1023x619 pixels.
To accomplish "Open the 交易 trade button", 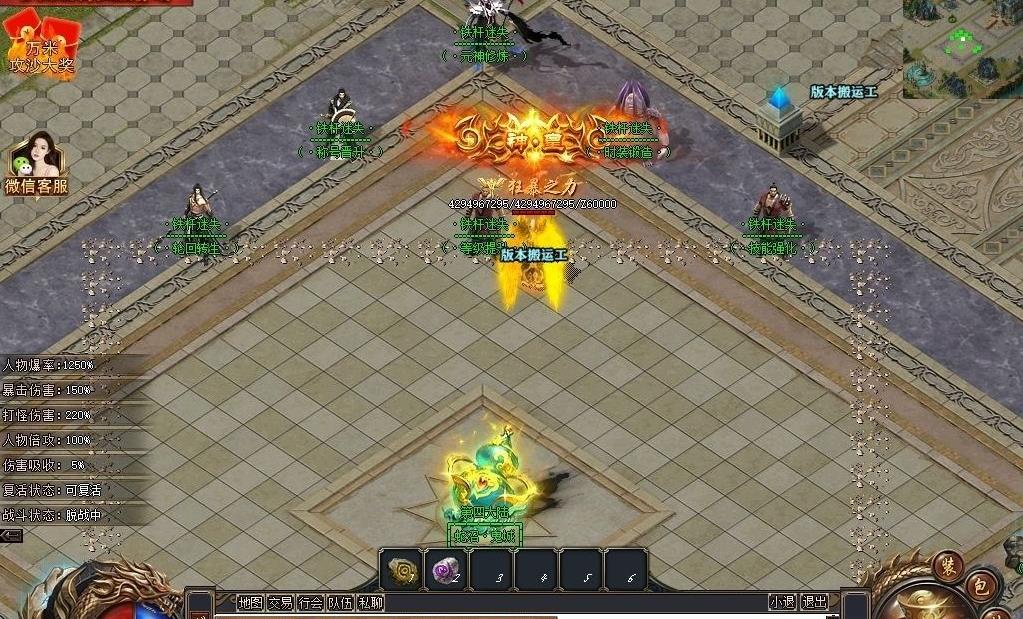I will [280, 602].
